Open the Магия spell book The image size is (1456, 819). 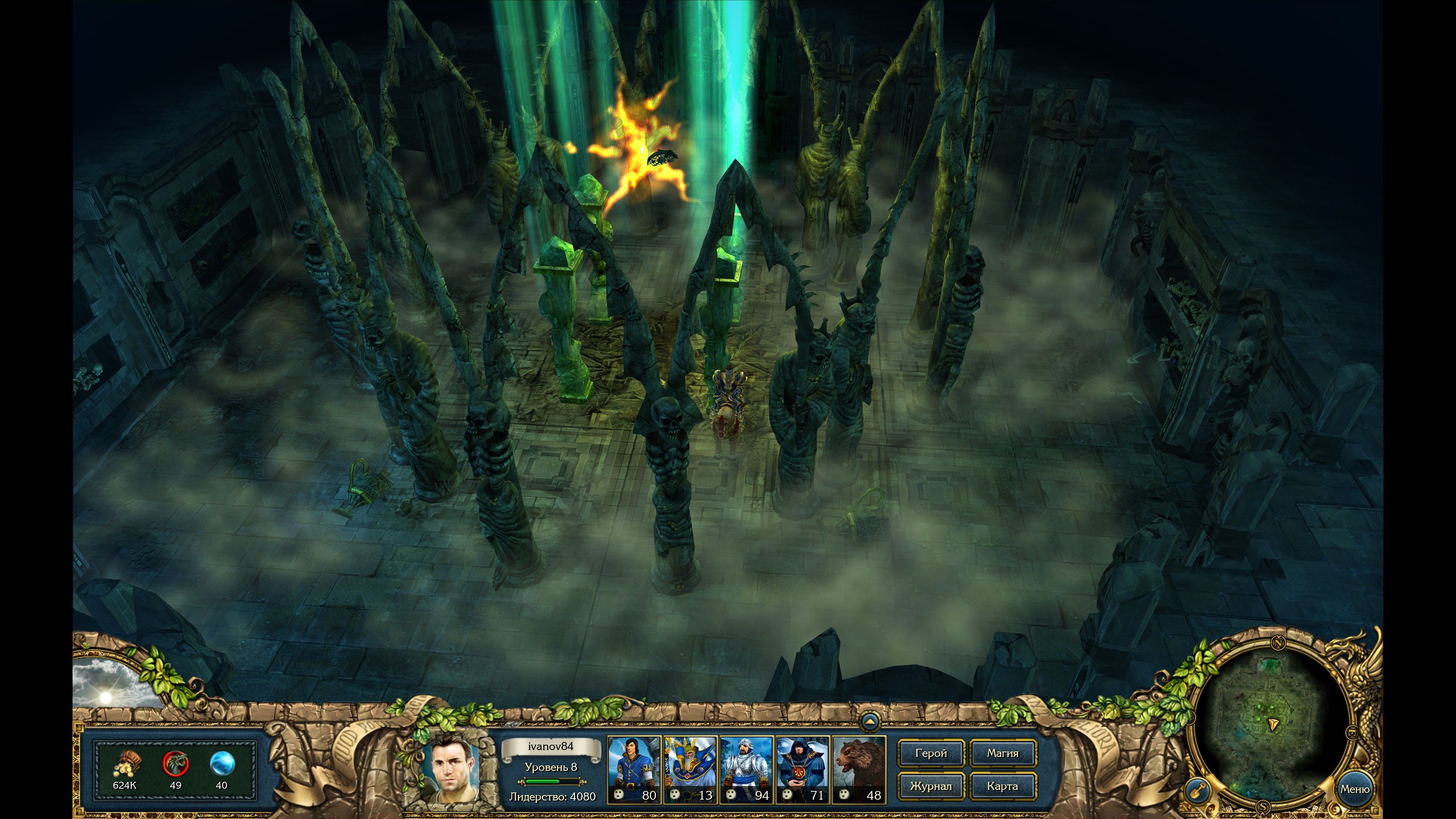point(1003,753)
